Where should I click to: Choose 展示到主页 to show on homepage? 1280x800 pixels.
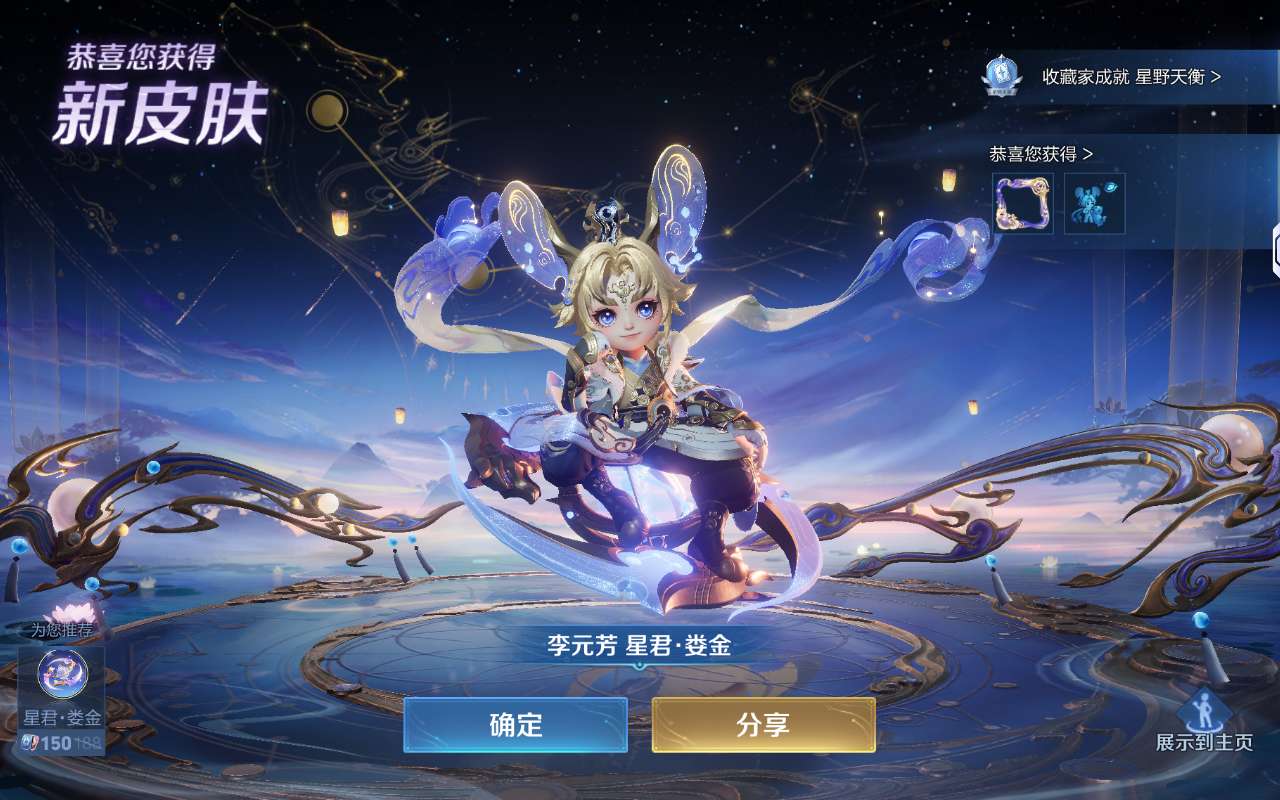[x=1204, y=722]
